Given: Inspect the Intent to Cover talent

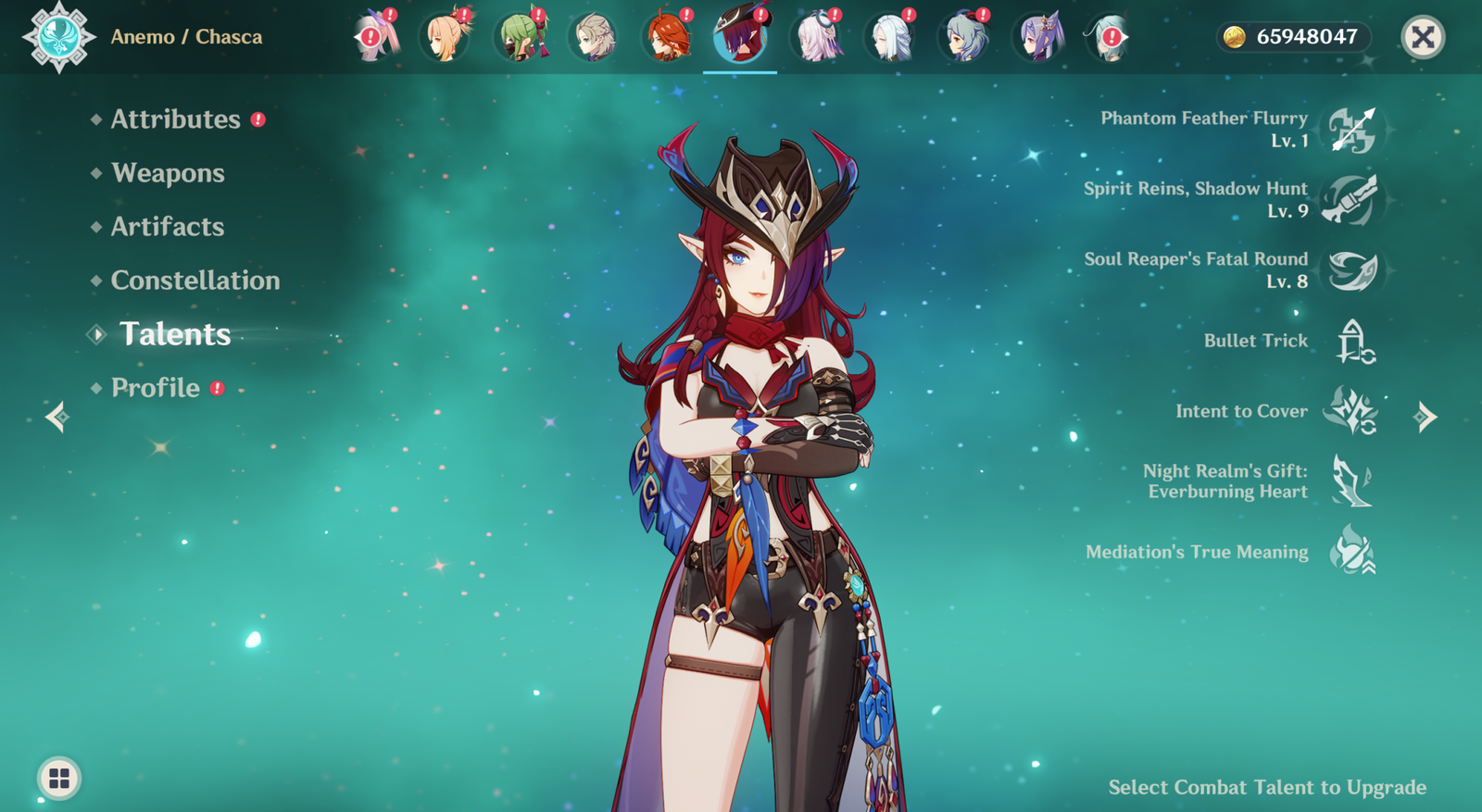Looking at the screenshot, I should (x=1352, y=411).
